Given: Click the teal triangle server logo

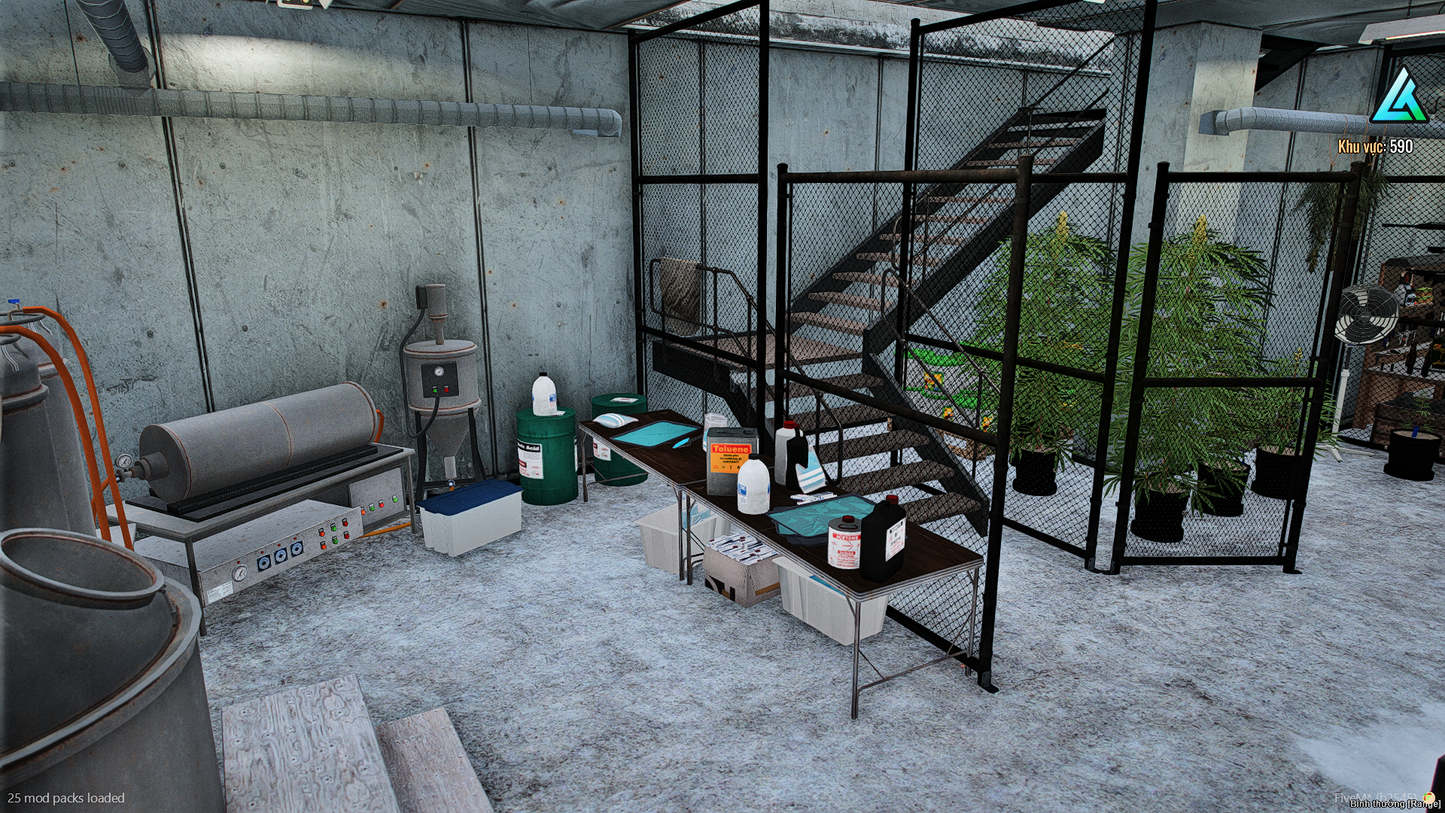Looking at the screenshot, I should pos(1398,98).
